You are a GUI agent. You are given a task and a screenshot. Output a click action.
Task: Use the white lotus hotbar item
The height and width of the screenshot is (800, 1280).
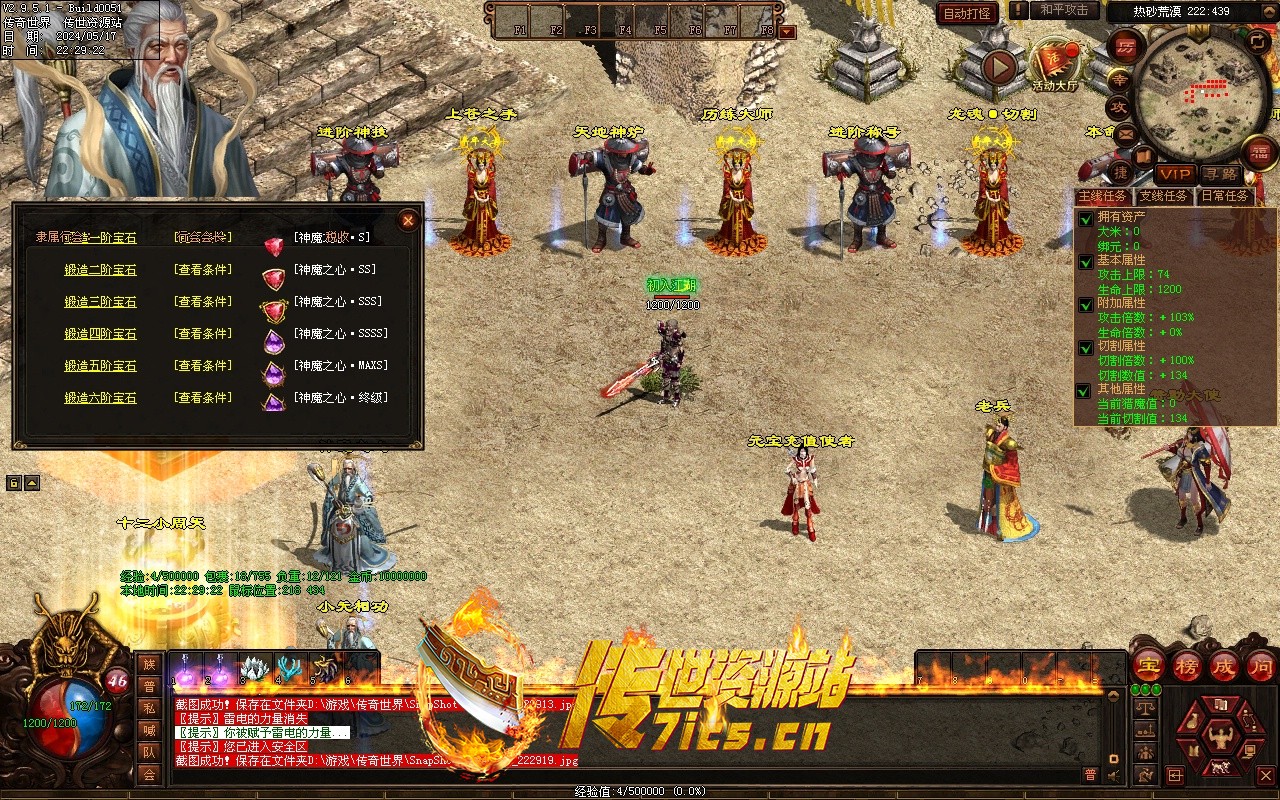255,668
